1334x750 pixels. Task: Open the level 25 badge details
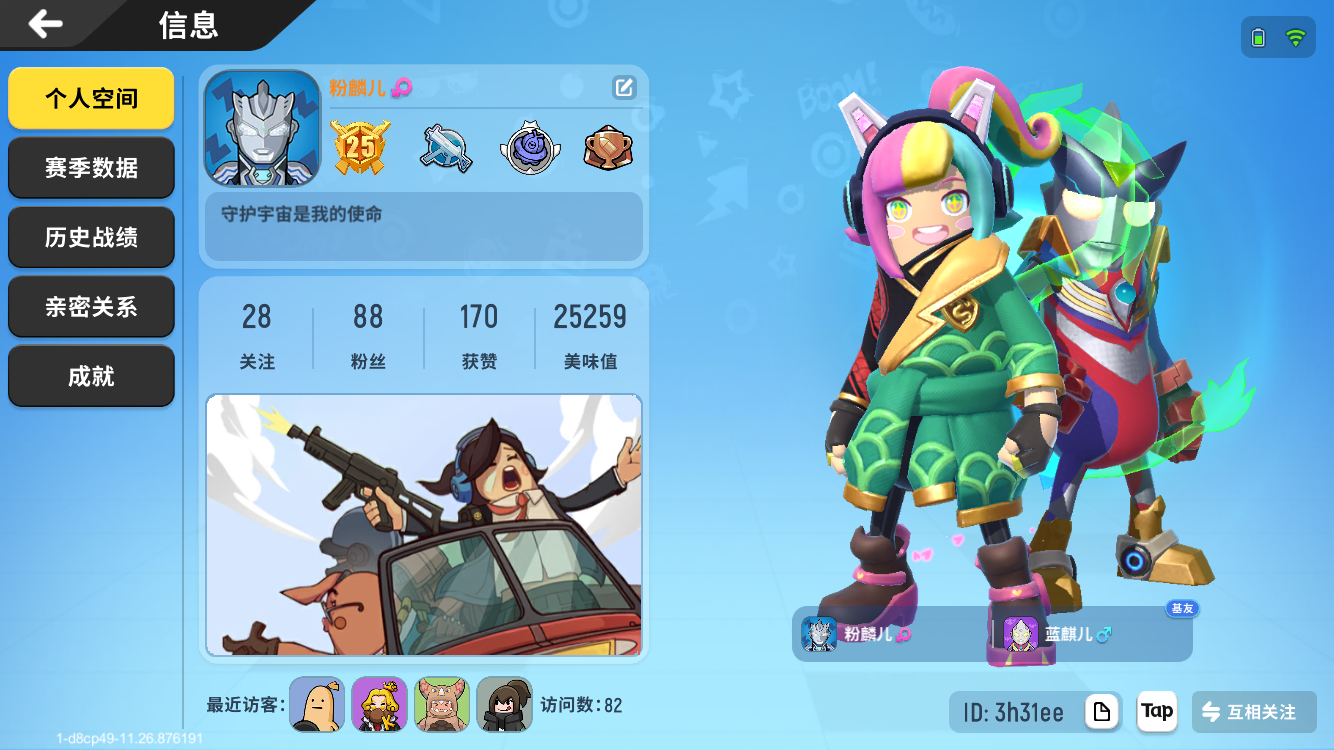coord(358,145)
